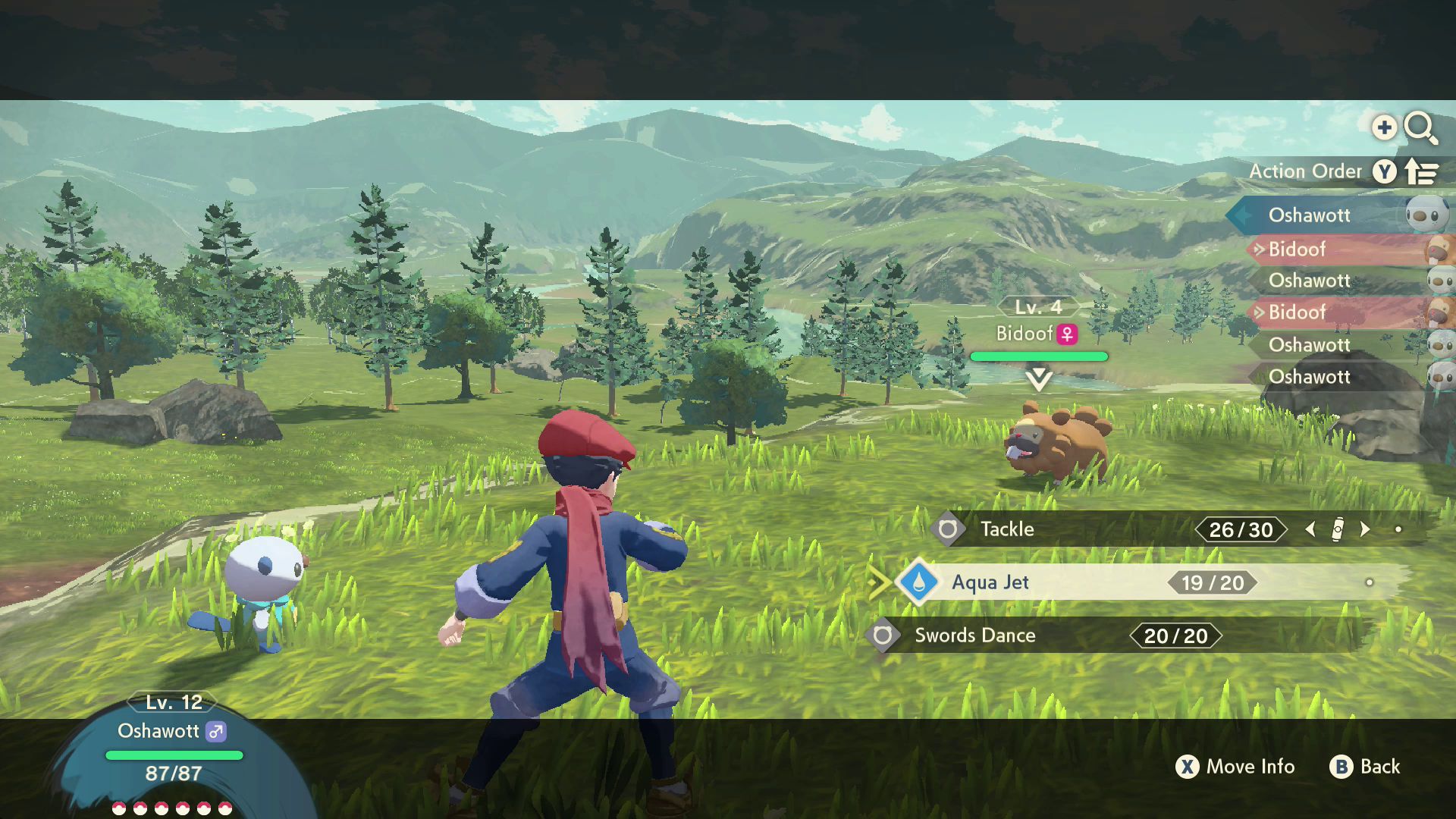Click the wild Bidoof's green health bar

click(1040, 356)
